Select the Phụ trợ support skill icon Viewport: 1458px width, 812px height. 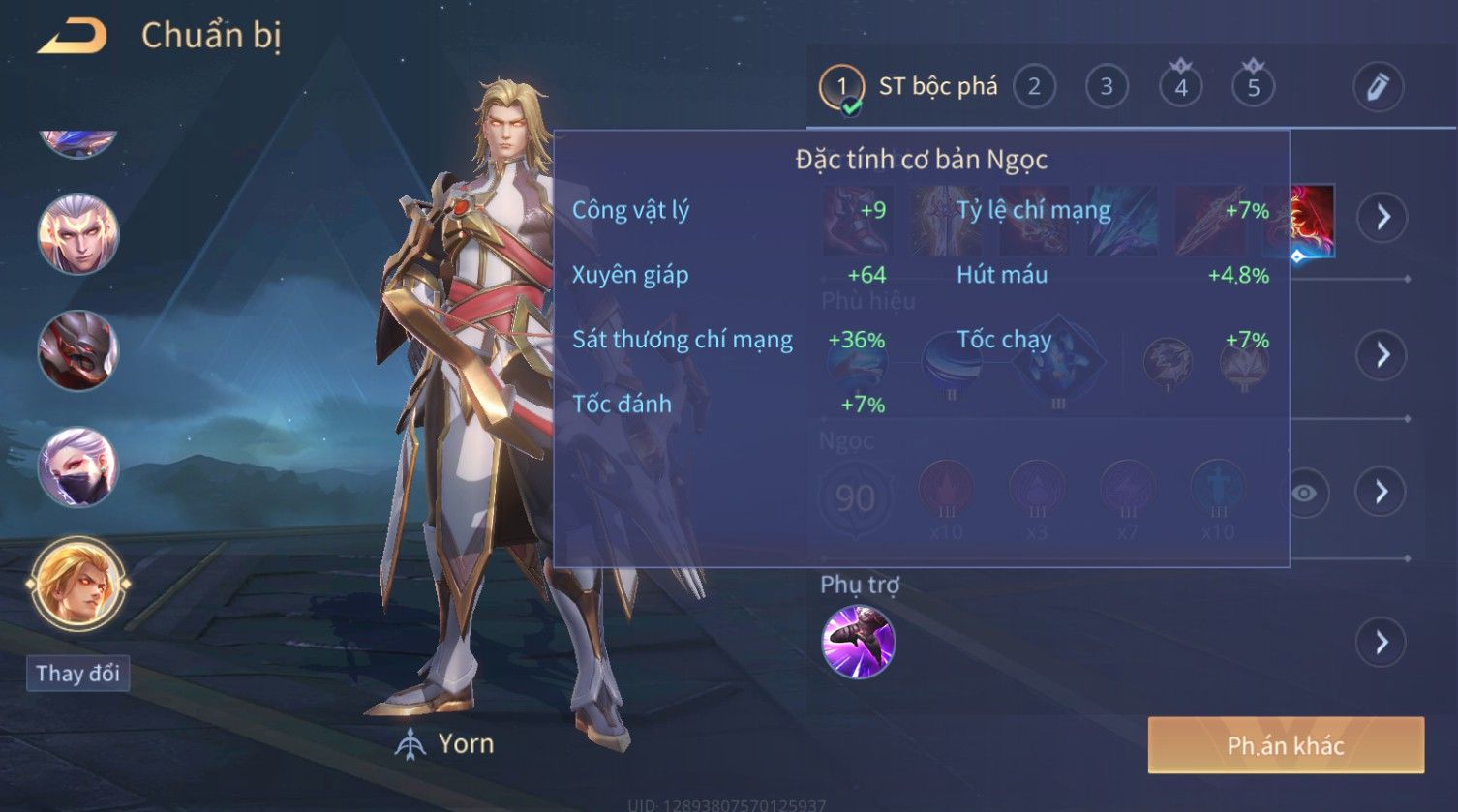click(858, 642)
